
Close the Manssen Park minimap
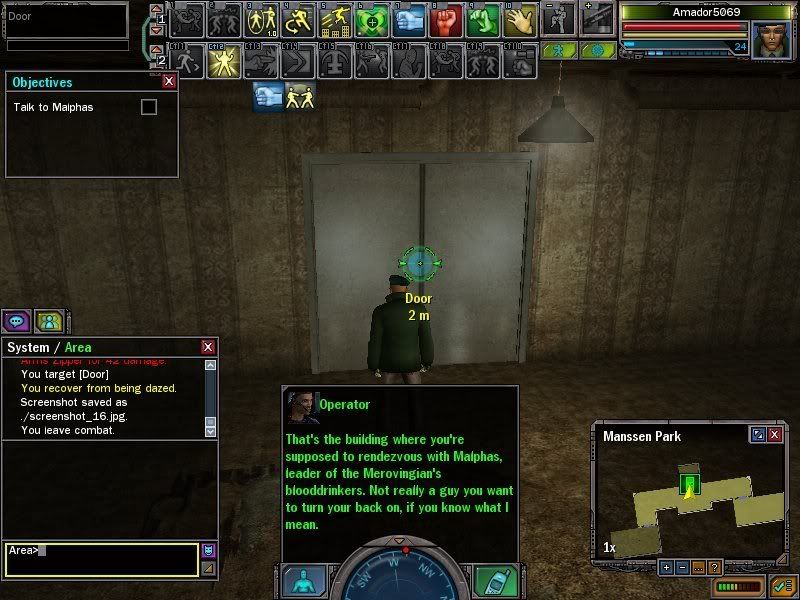coord(775,435)
